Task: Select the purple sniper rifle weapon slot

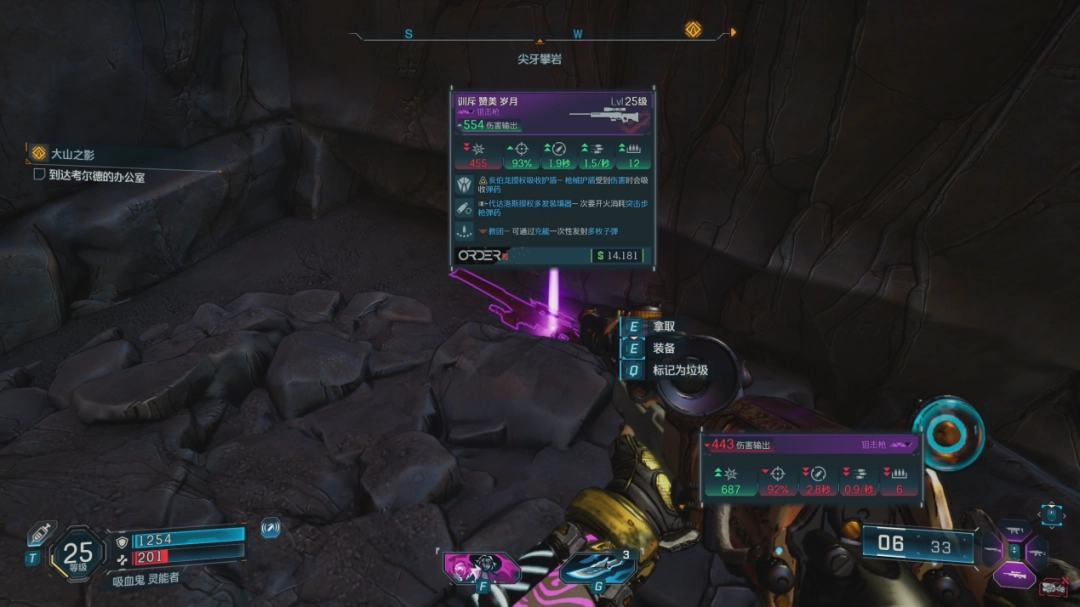Action: pyautogui.click(x=1013, y=574)
